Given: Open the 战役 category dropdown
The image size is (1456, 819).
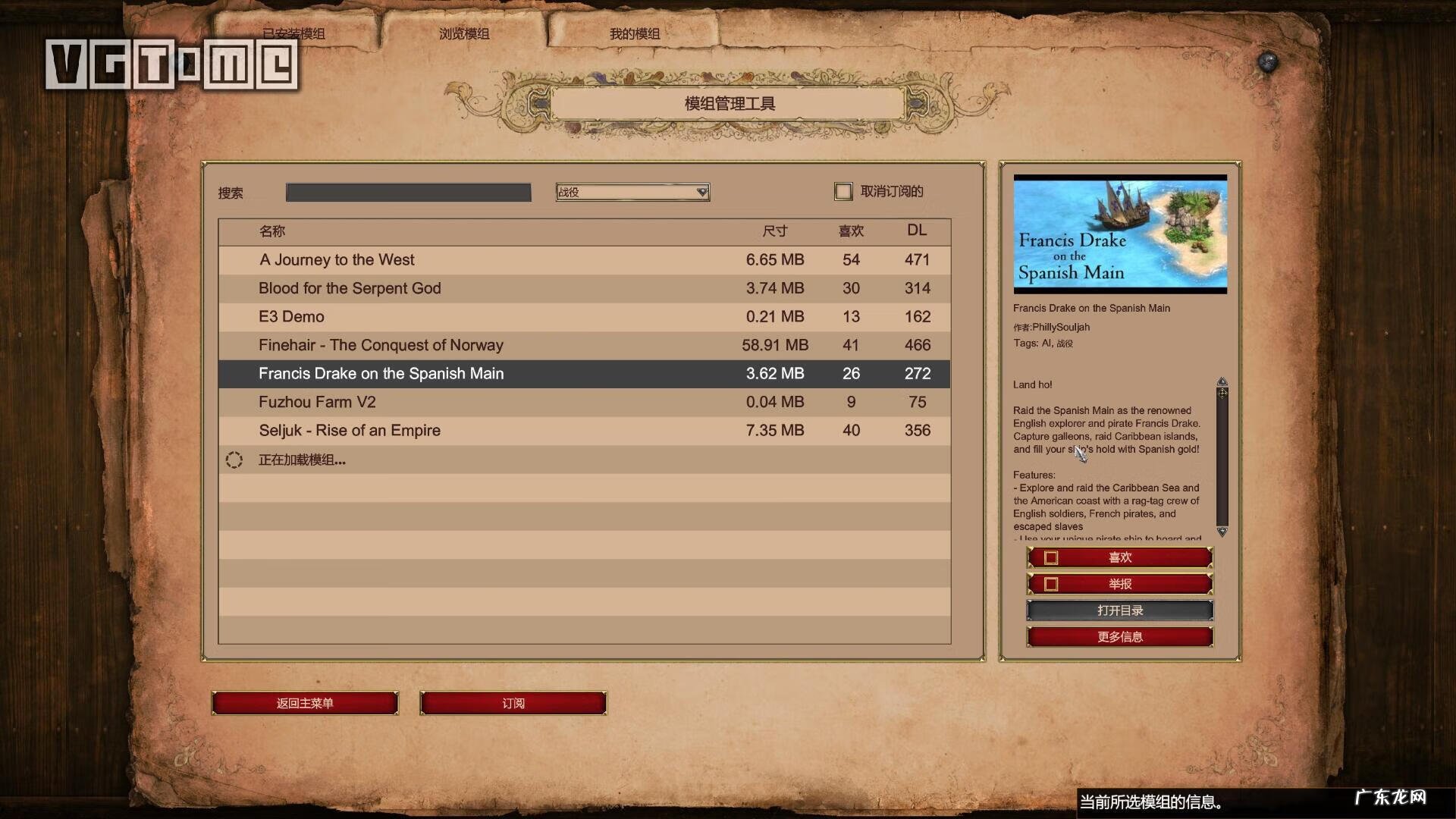Looking at the screenshot, I should tap(632, 193).
